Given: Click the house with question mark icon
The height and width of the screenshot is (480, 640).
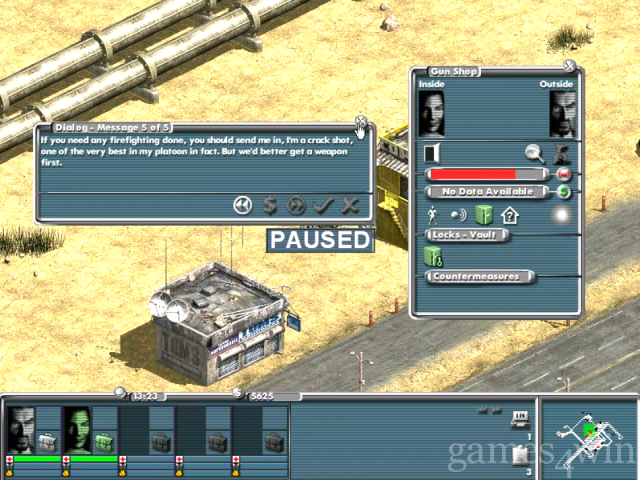Looking at the screenshot, I should (509, 214).
